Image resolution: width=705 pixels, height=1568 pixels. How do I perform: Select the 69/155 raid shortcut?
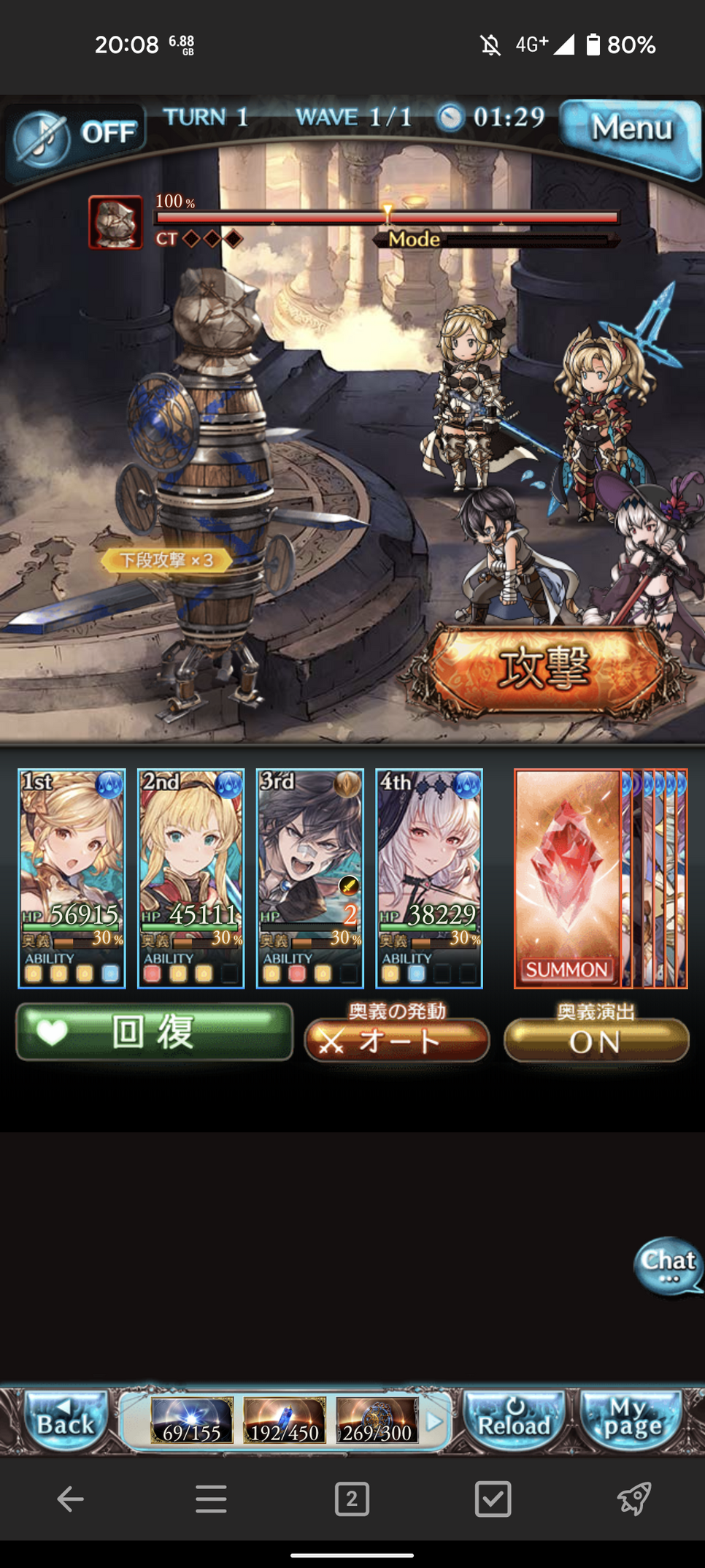point(192,1421)
